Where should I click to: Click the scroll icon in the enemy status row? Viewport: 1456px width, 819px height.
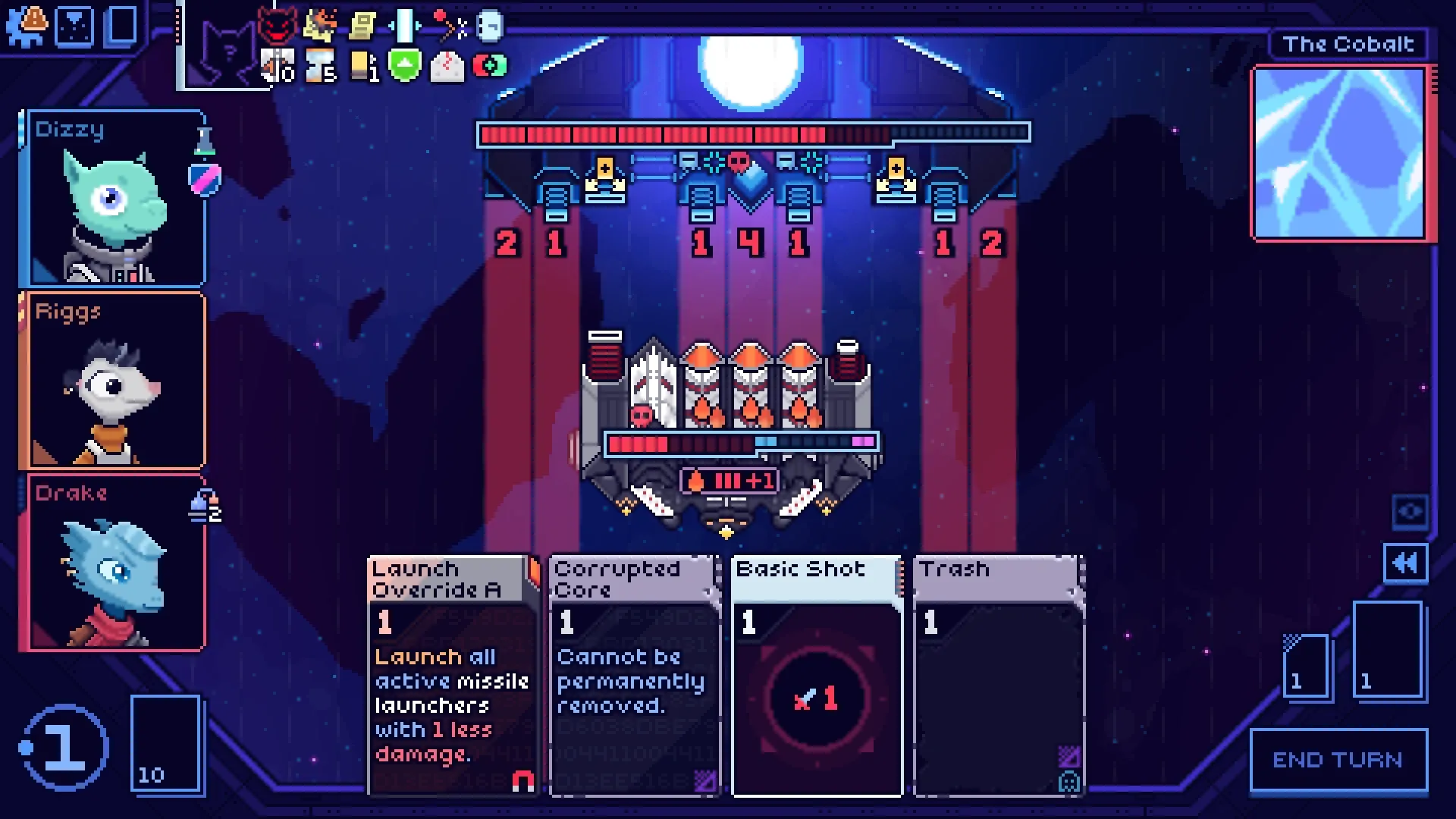point(362,23)
